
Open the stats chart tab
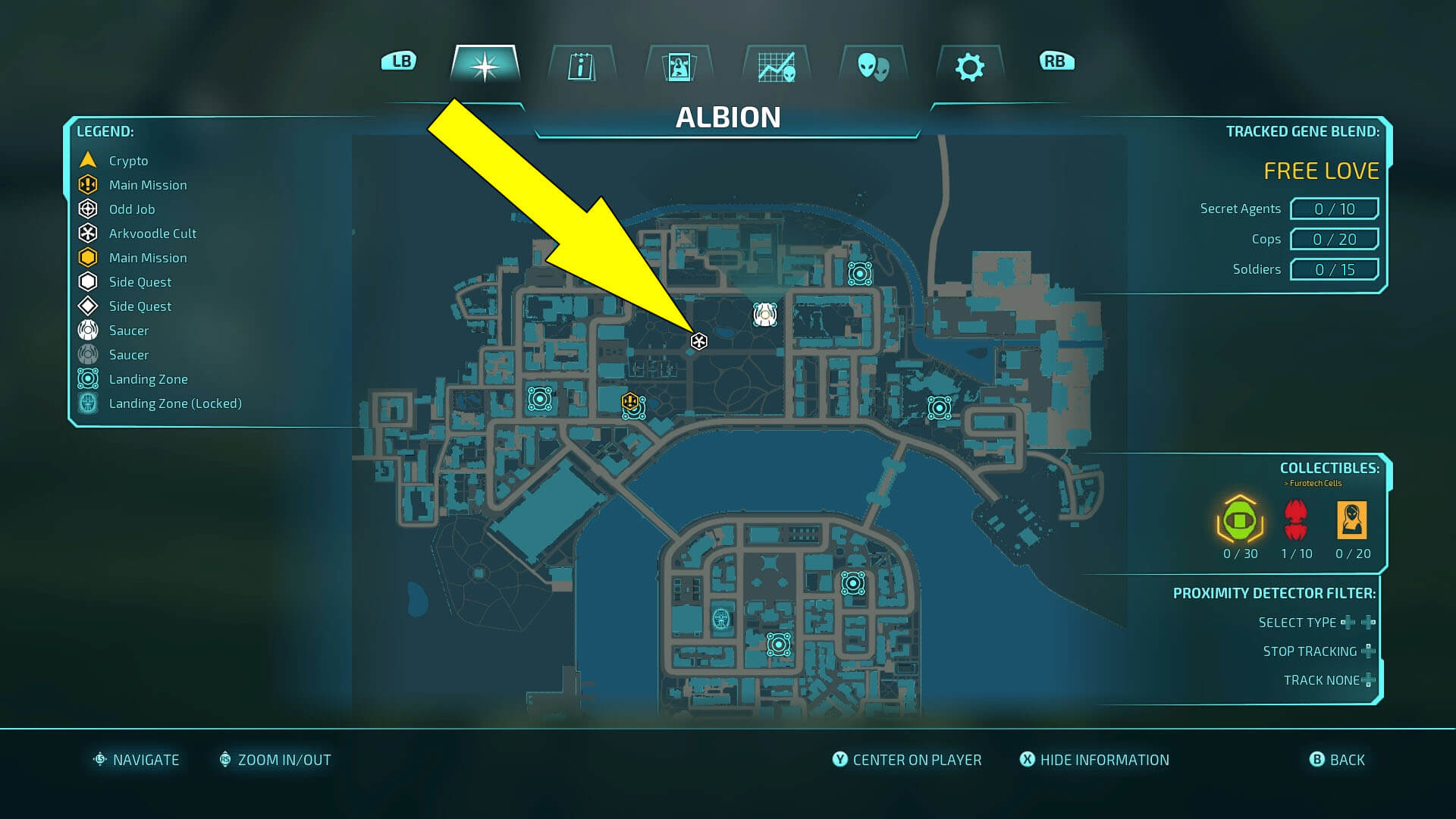pos(776,67)
